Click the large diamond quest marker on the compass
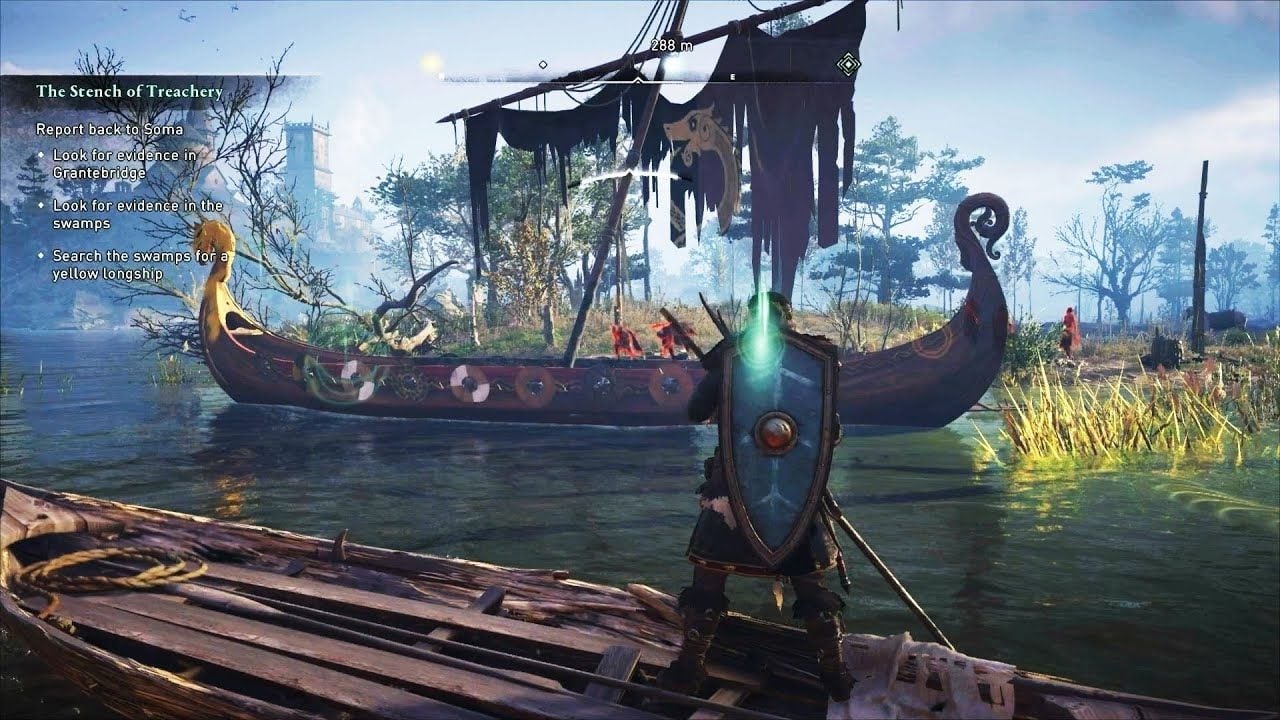1280x720 pixels. tap(848, 65)
